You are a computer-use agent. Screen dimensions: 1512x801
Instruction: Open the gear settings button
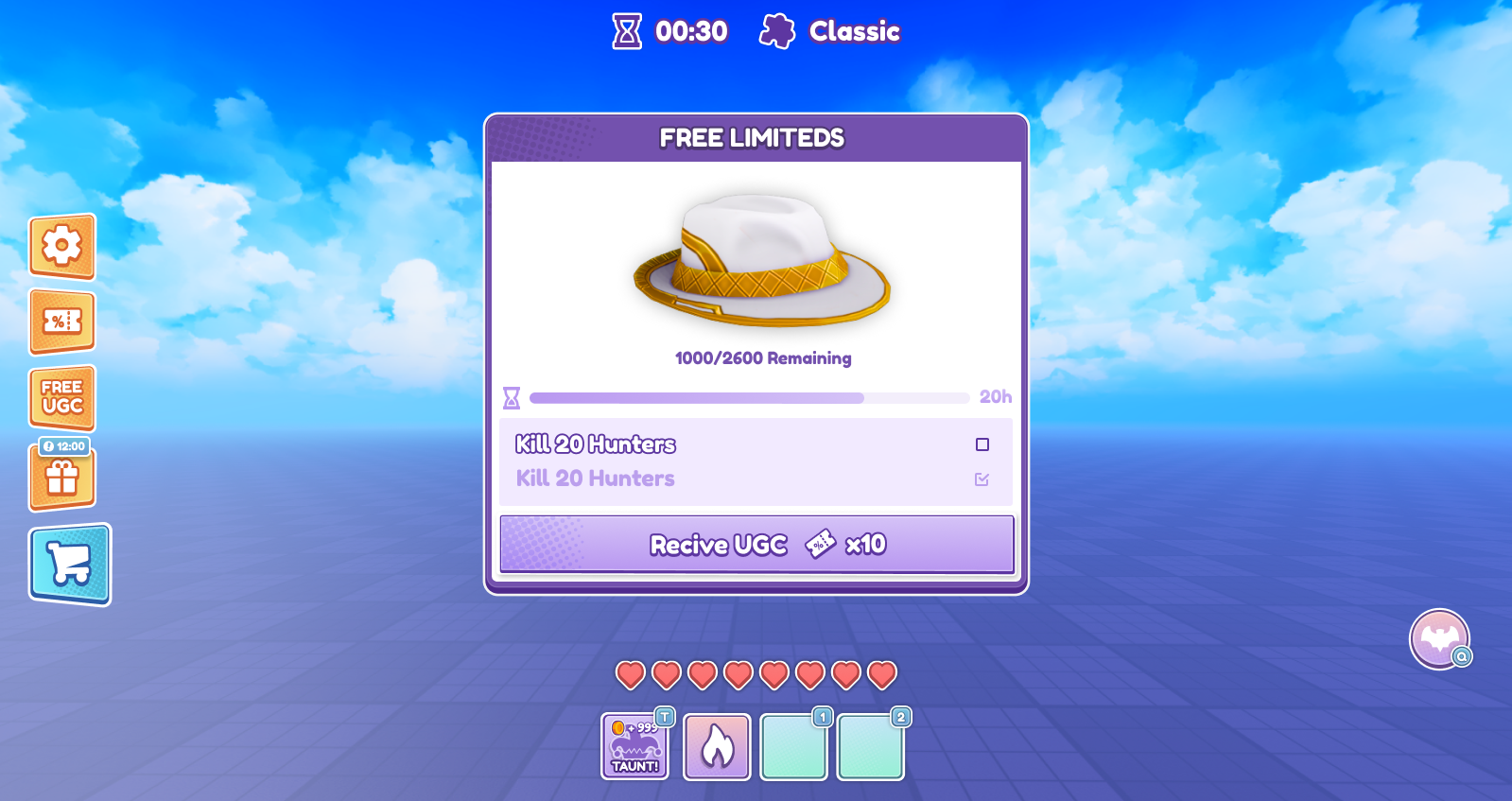(62, 246)
